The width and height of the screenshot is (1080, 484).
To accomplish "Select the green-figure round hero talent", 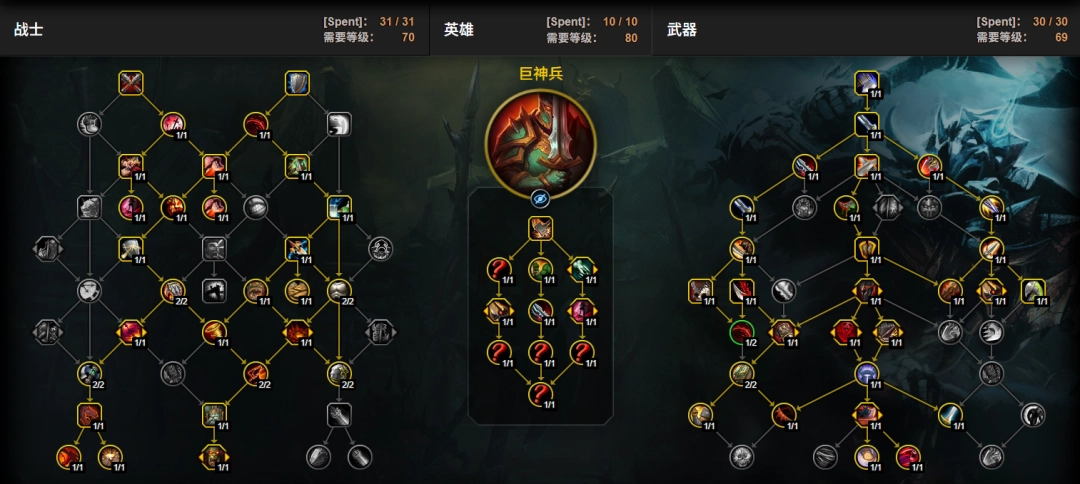I will (x=540, y=269).
